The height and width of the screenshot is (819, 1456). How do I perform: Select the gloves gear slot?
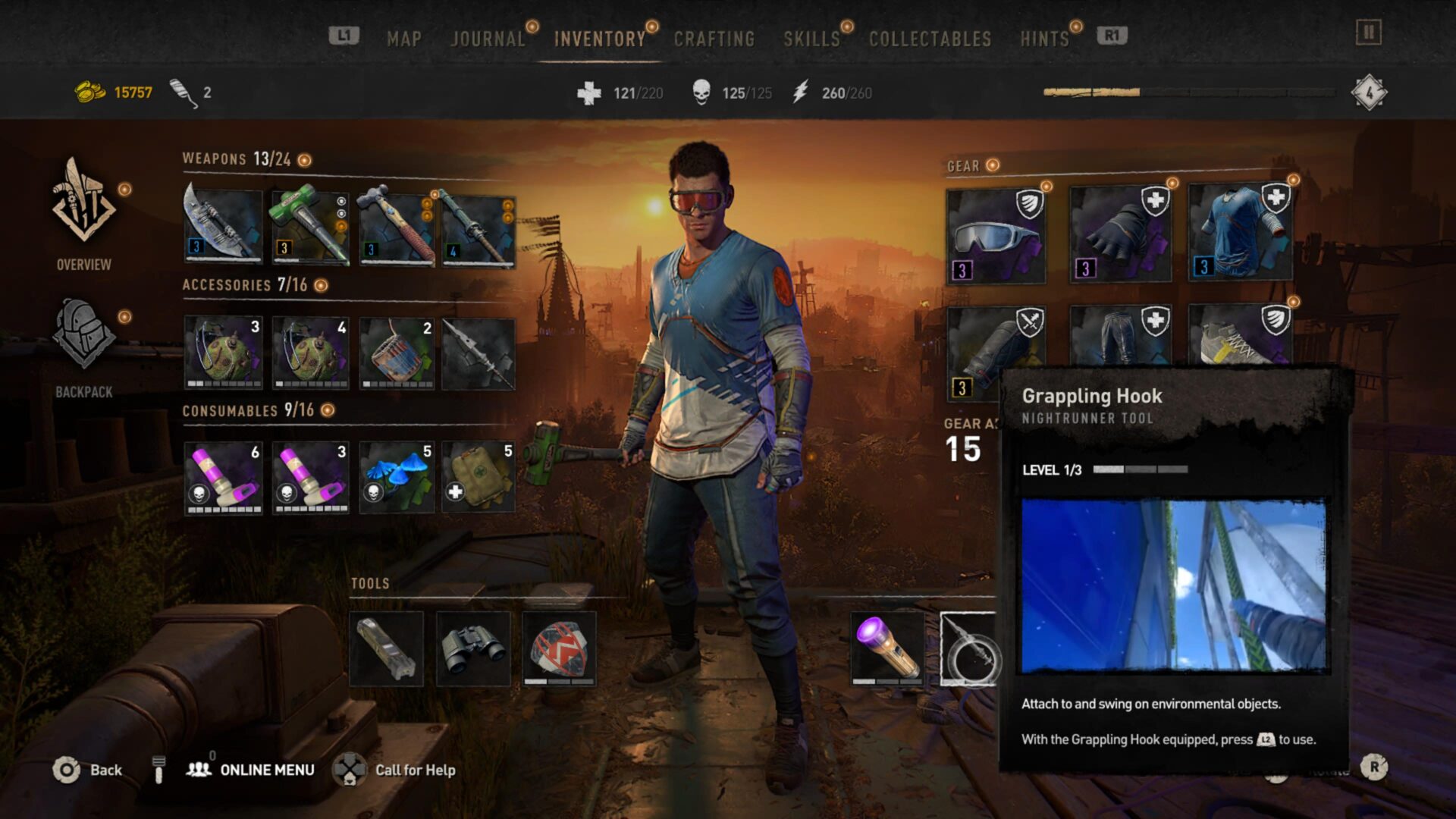(x=1120, y=235)
